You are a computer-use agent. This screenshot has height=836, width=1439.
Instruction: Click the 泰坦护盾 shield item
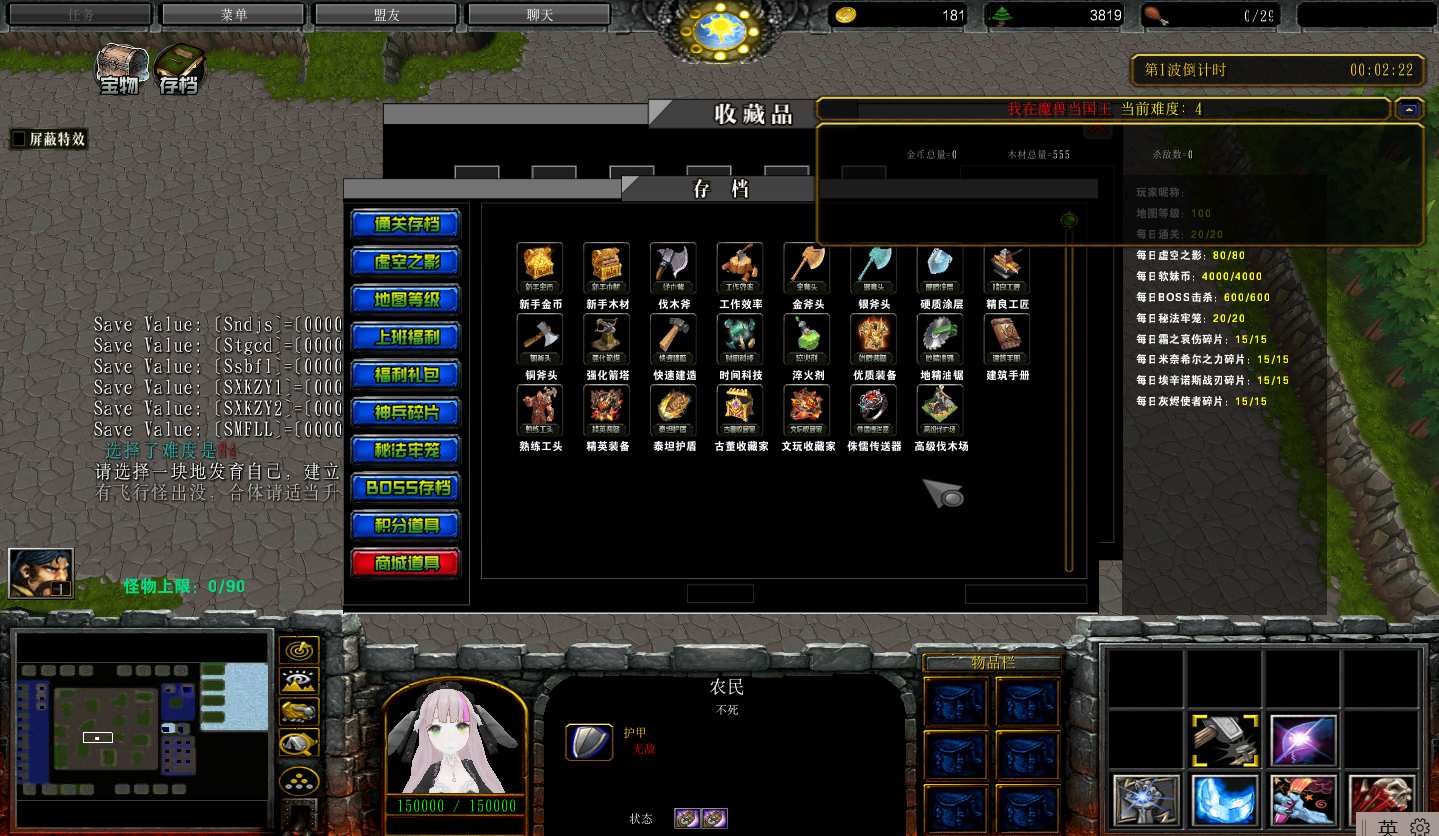tap(672, 410)
